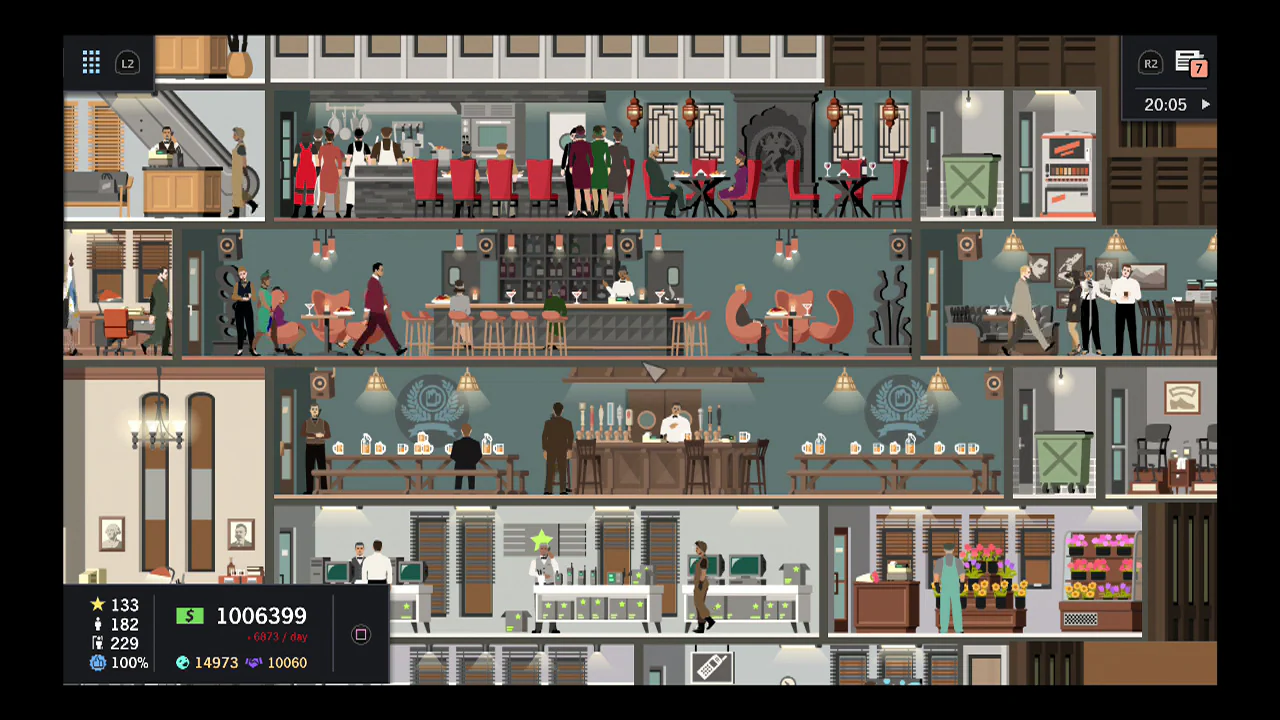Click the tenant building icon showing 229
1280x720 pixels.
(x=96, y=643)
